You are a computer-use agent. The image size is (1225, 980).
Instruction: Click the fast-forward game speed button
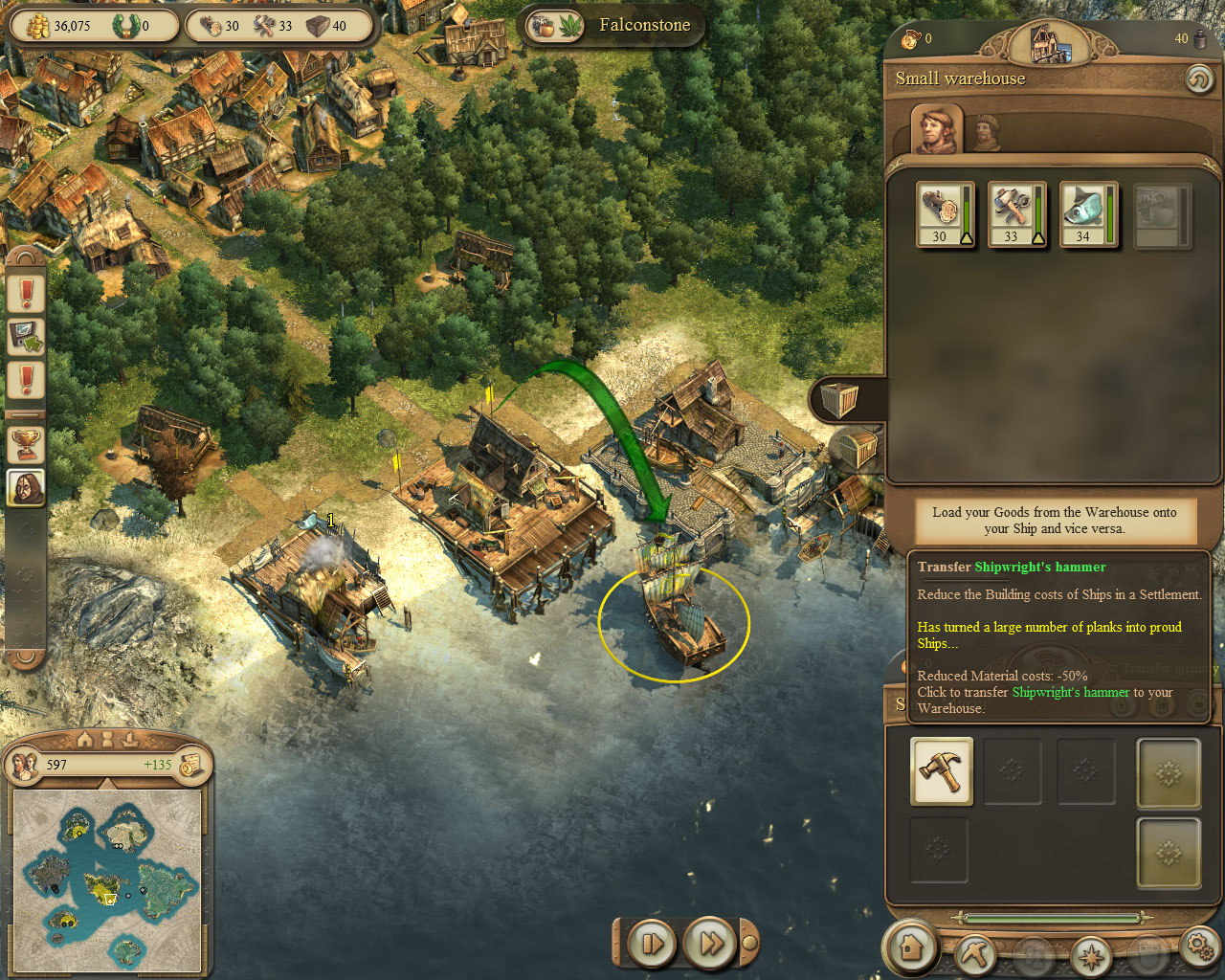711,945
